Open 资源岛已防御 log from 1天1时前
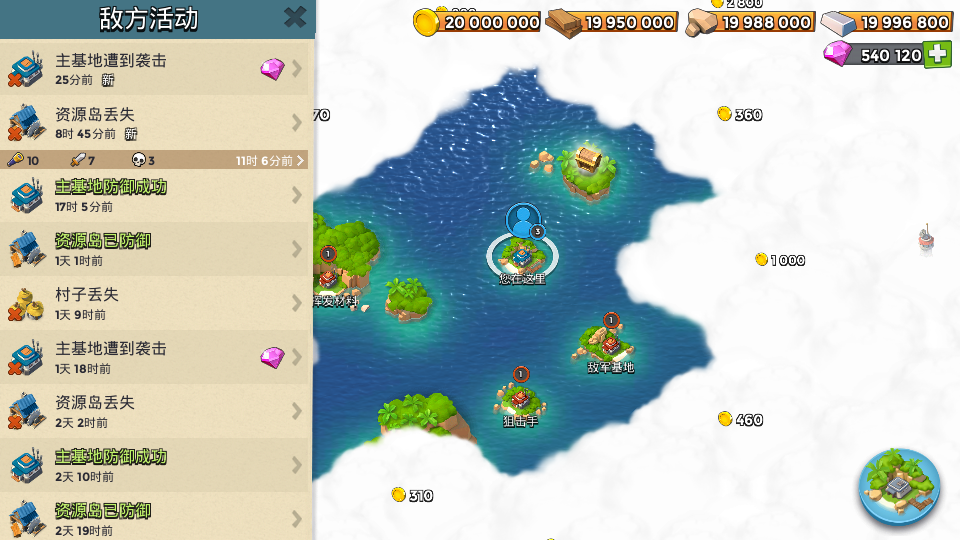 coord(155,249)
